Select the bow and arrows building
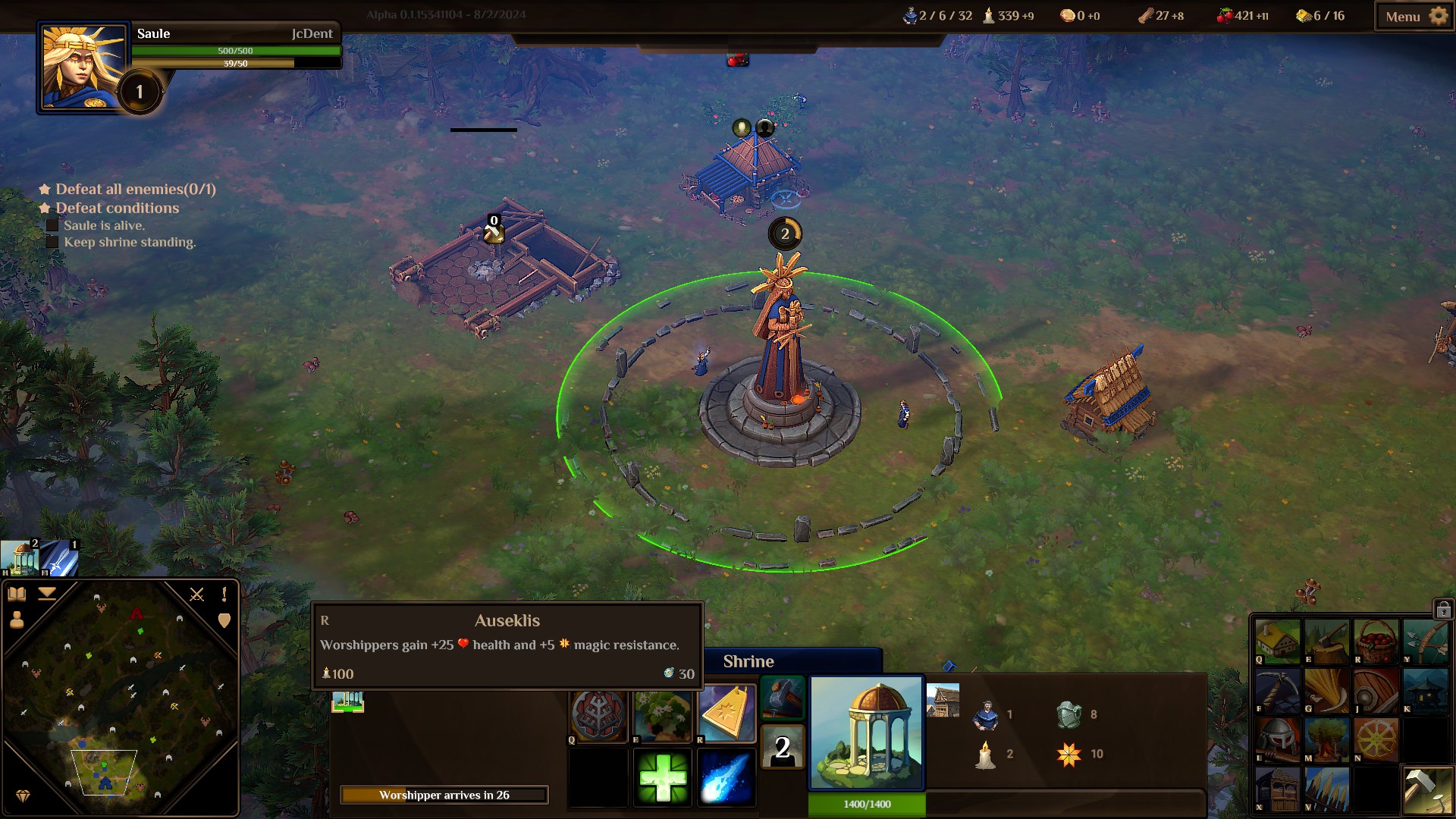The image size is (1456, 819). click(x=1424, y=641)
